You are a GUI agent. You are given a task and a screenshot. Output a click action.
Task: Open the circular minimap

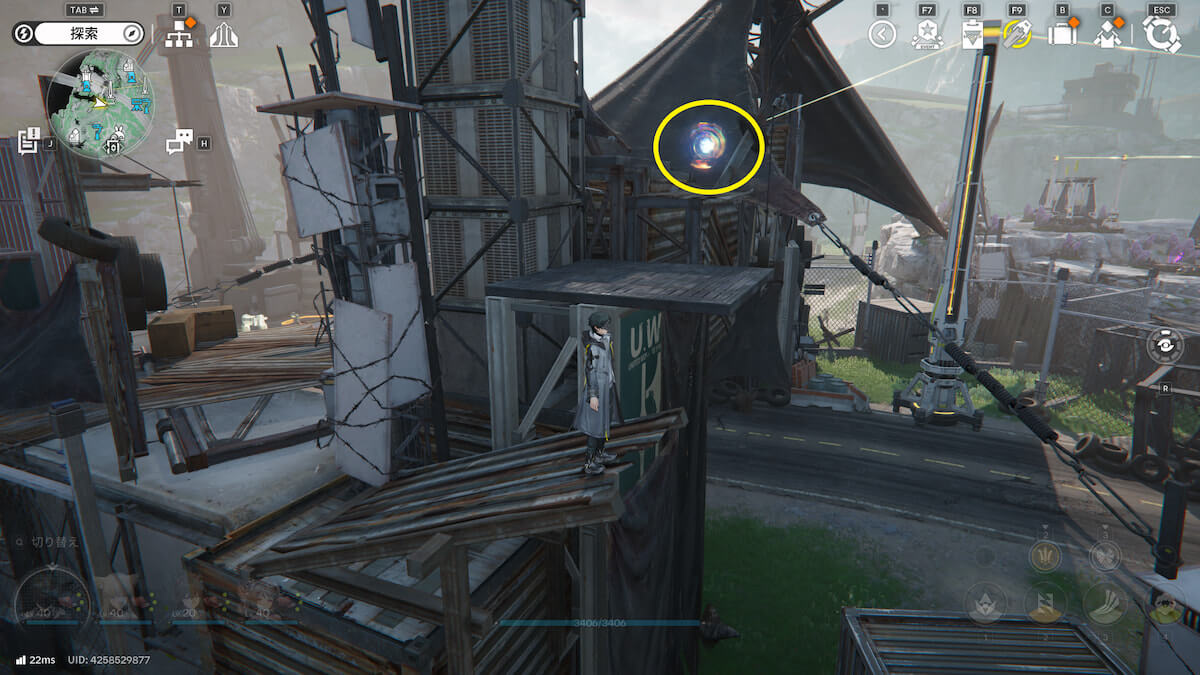99,104
